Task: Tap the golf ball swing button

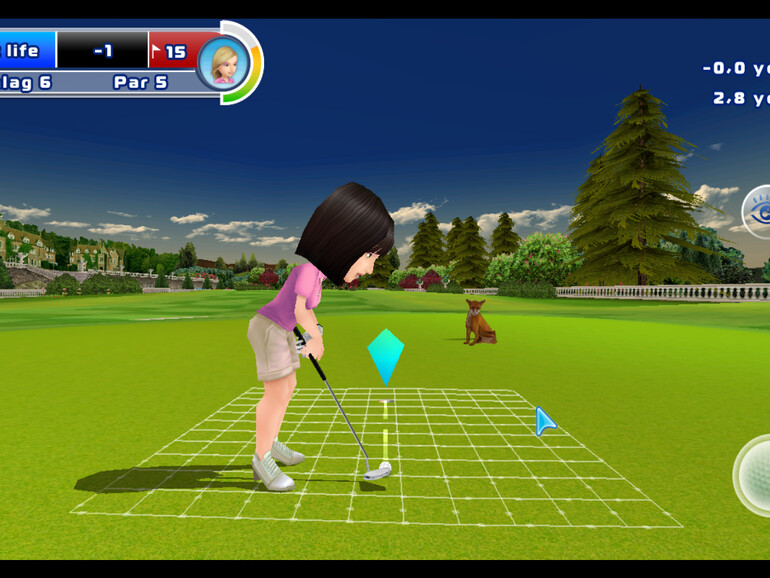Action: (x=755, y=475)
